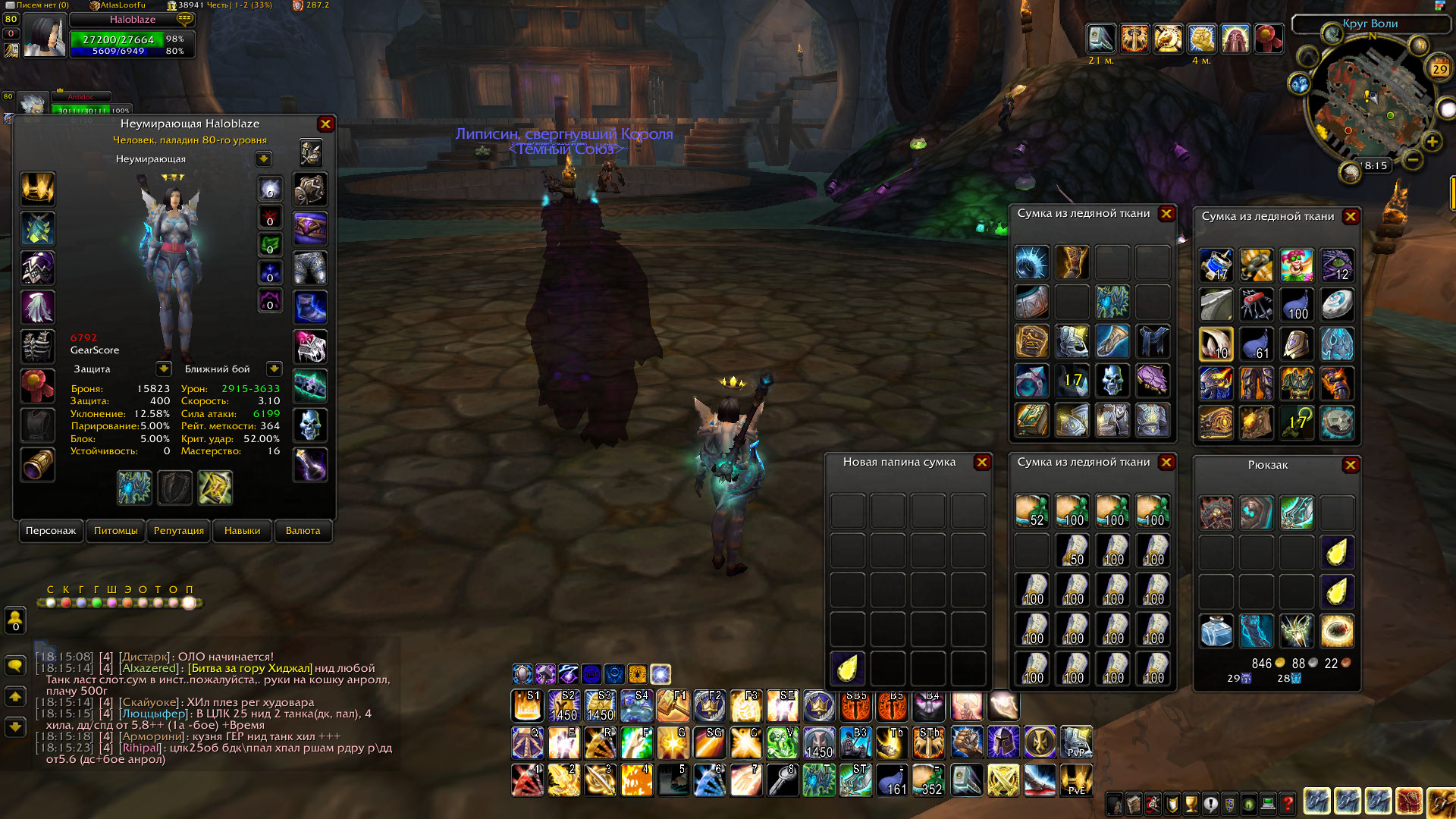Select the skull trinket equipment slot

310,425
